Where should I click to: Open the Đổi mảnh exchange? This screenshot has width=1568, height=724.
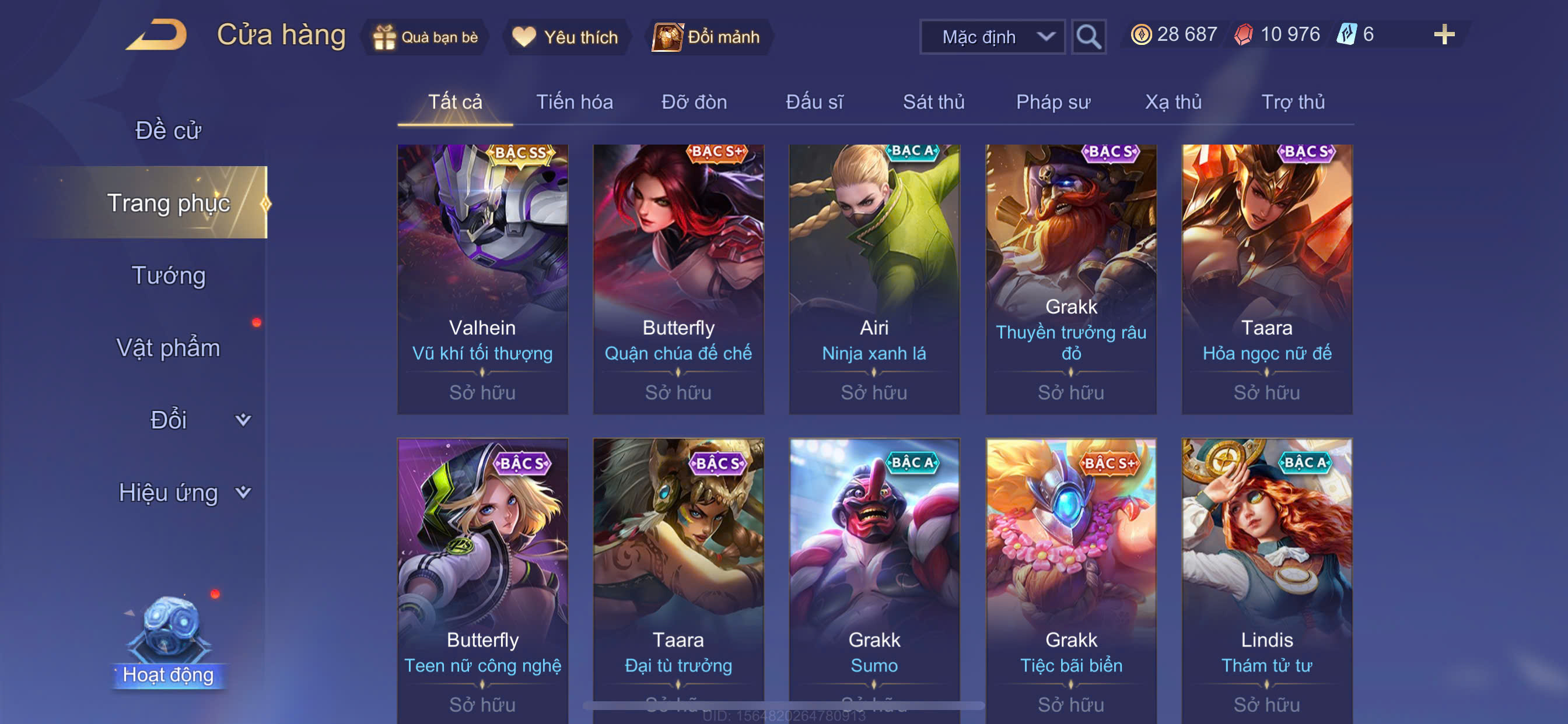point(706,37)
